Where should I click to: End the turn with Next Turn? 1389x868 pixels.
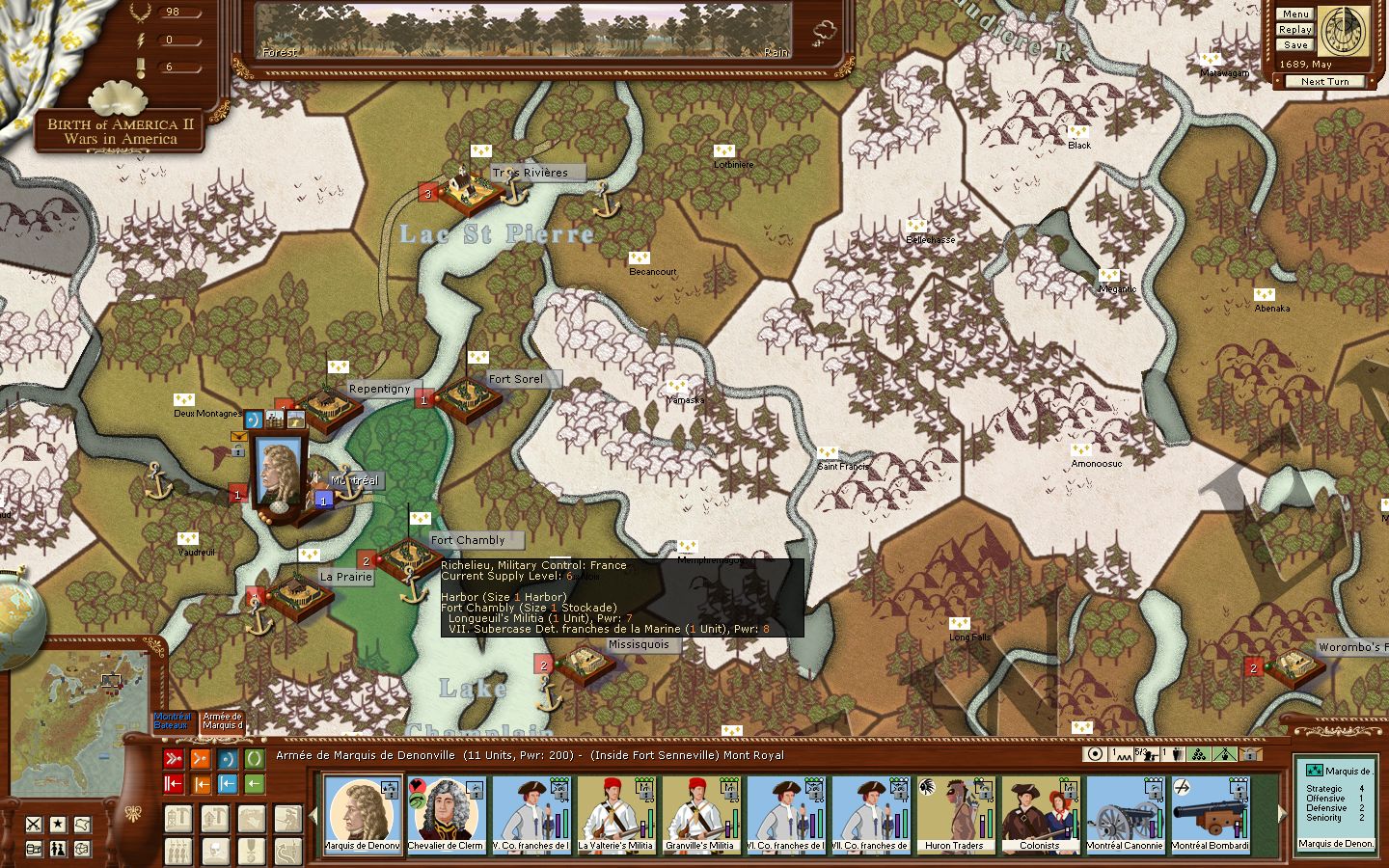1324,82
